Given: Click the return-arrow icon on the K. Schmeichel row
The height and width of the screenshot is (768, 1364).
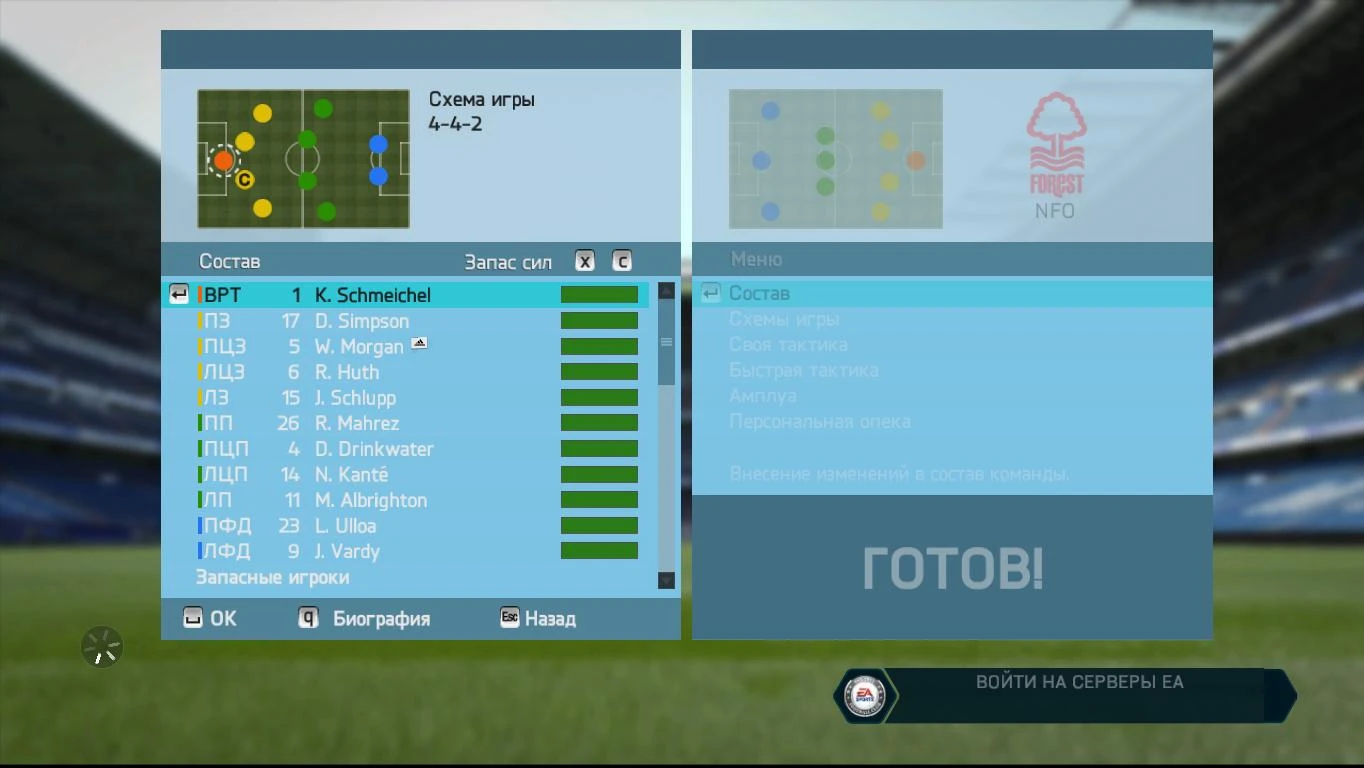Looking at the screenshot, I should coord(178,294).
